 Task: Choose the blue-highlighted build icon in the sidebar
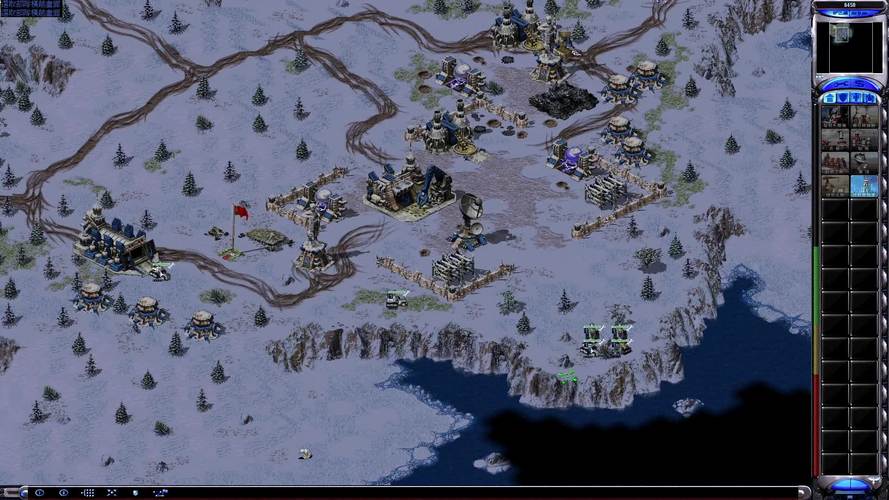tap(864, 186)
